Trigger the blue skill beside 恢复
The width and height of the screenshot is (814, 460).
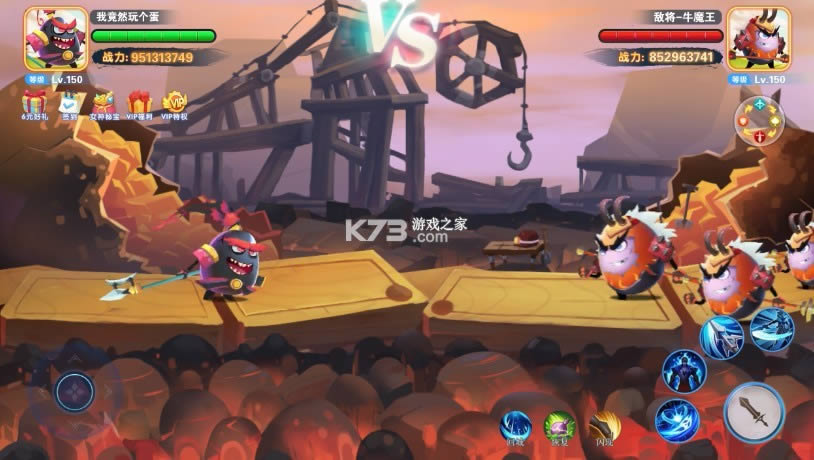click(x=516, y=427)
